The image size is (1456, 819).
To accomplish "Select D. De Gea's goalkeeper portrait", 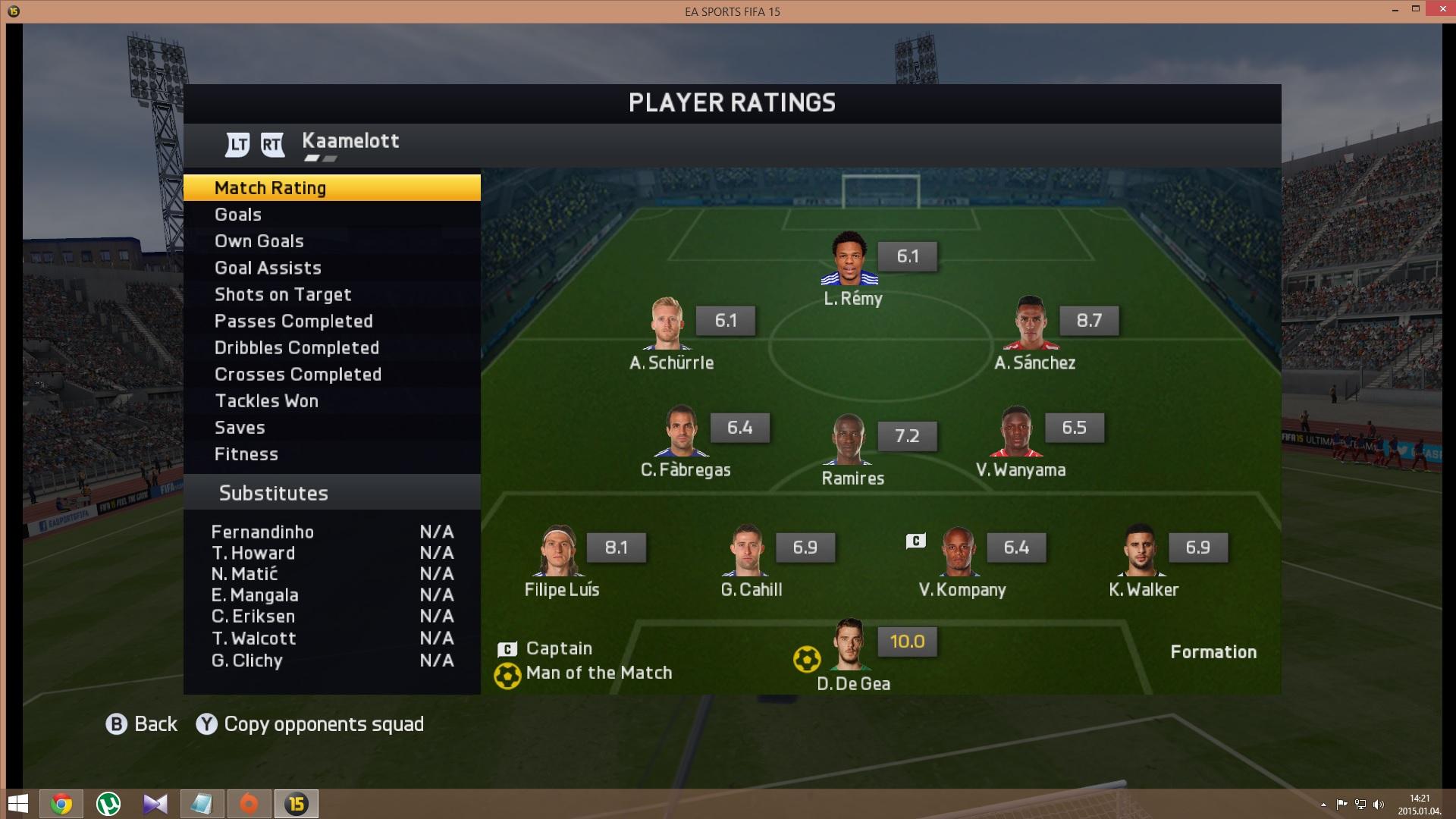I will (850, 645).
